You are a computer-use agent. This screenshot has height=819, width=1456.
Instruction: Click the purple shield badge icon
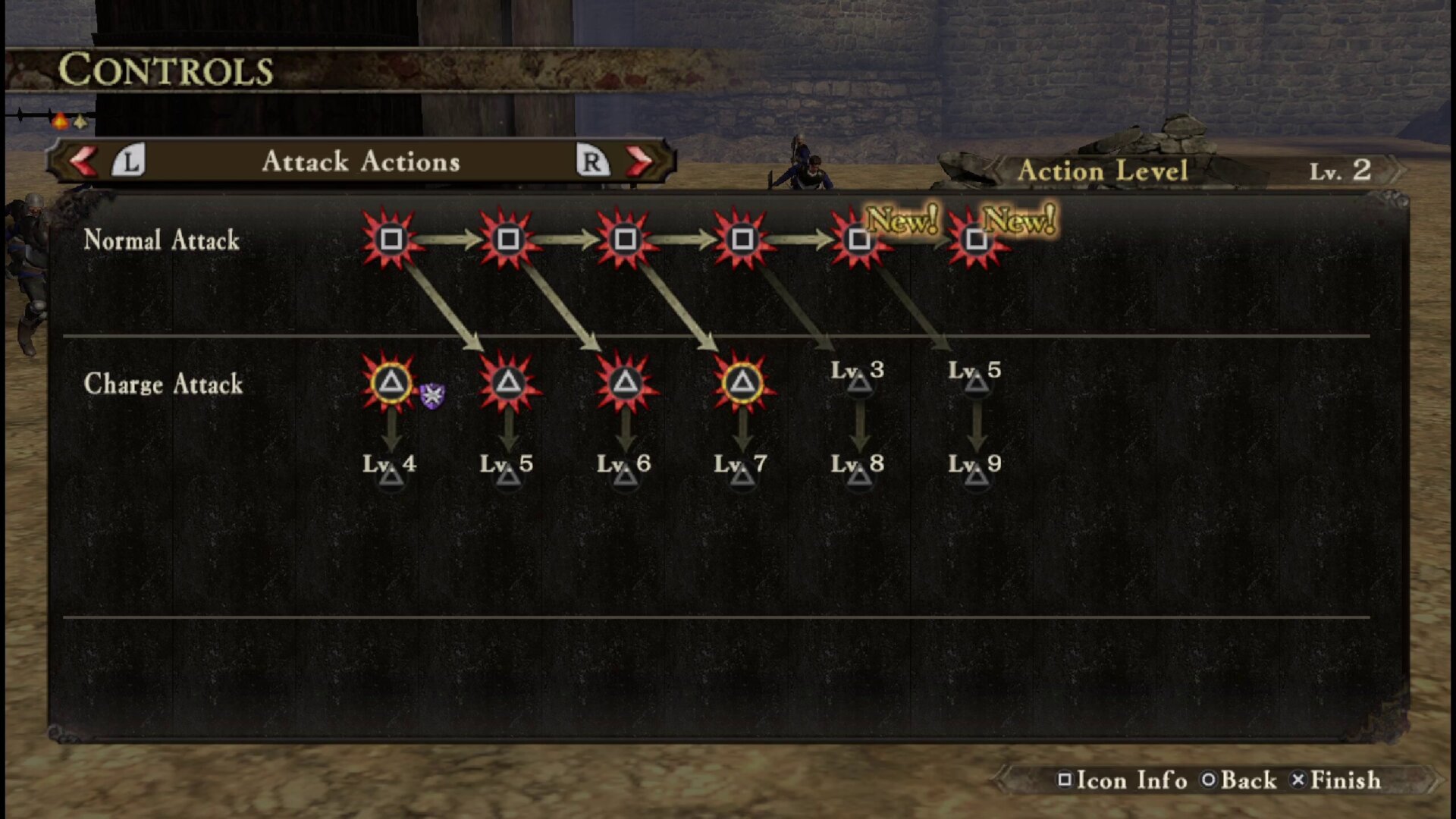432,395
